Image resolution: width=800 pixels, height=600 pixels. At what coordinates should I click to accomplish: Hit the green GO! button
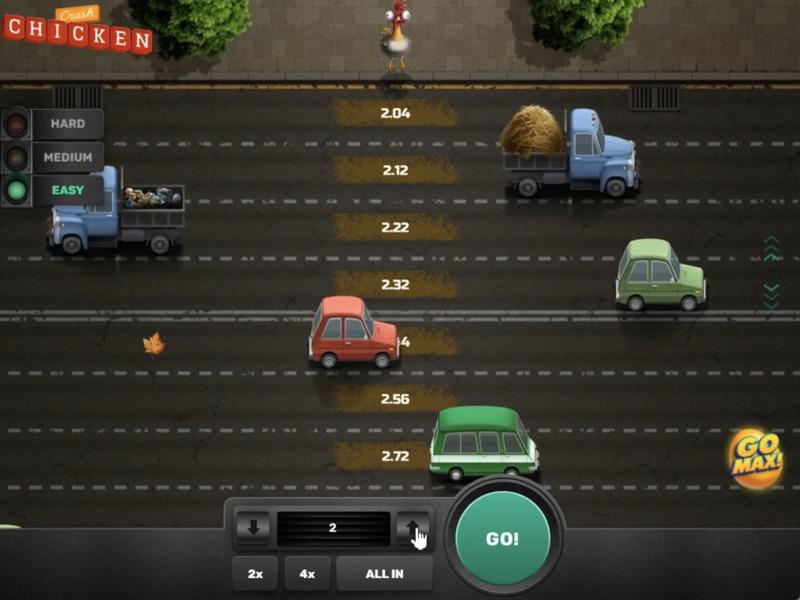tap(502, 538)
